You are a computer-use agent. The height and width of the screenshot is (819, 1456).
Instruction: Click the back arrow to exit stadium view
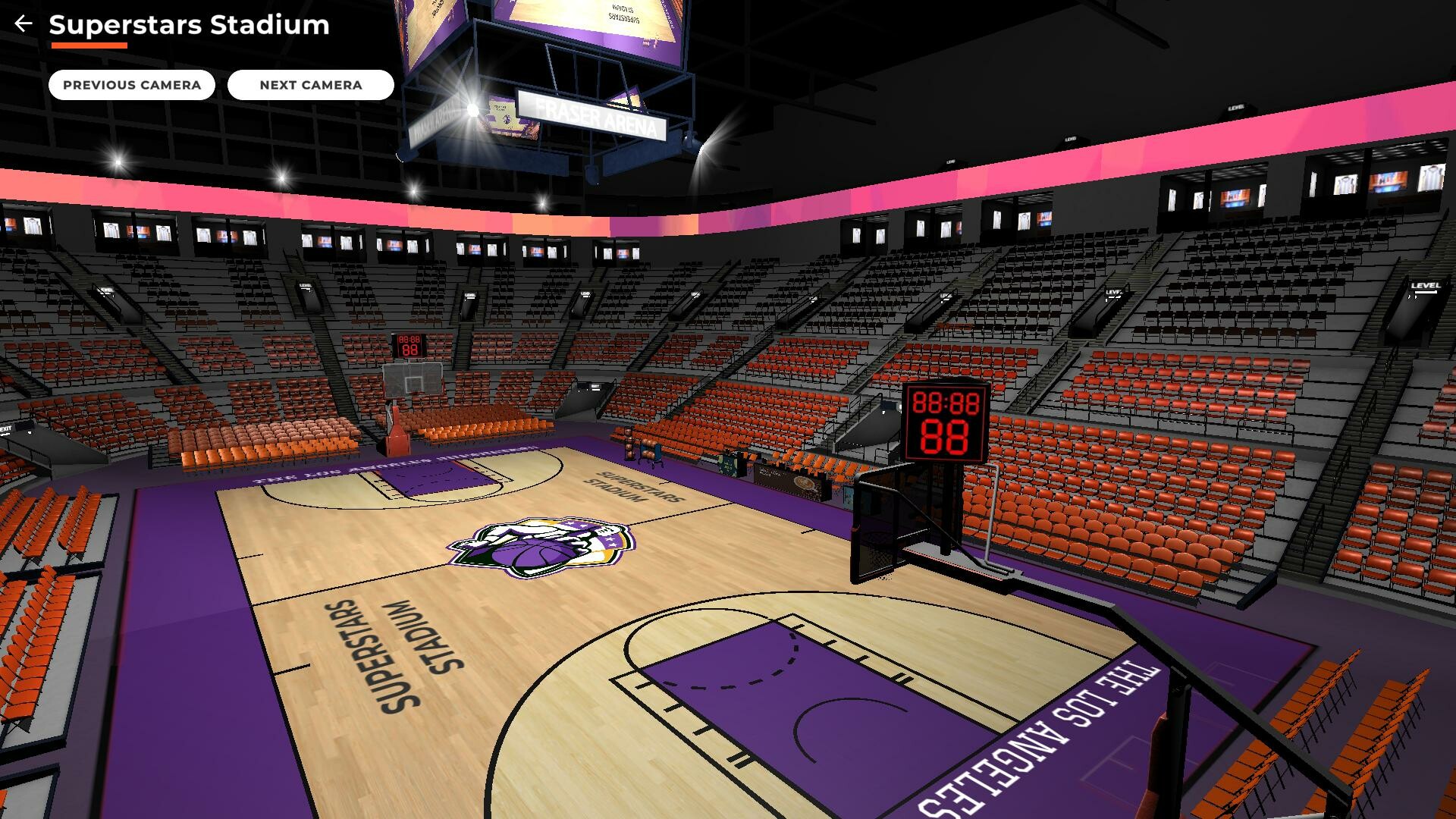coord(23,23)
